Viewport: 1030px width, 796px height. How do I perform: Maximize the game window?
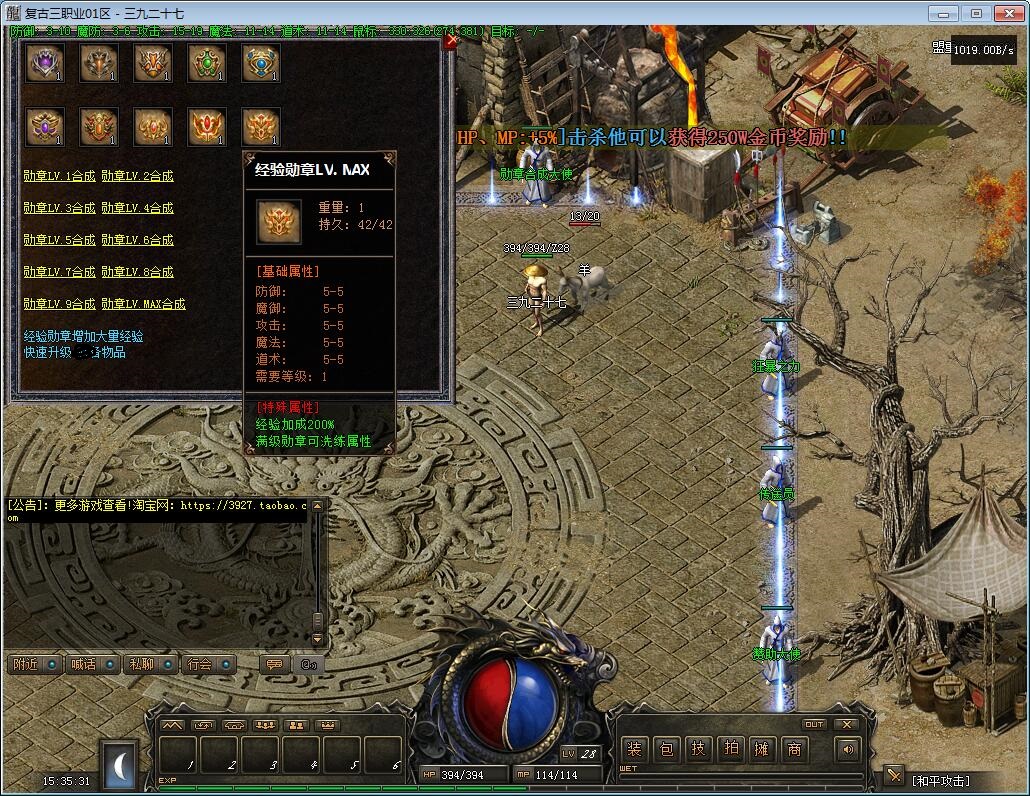point(976,13)
